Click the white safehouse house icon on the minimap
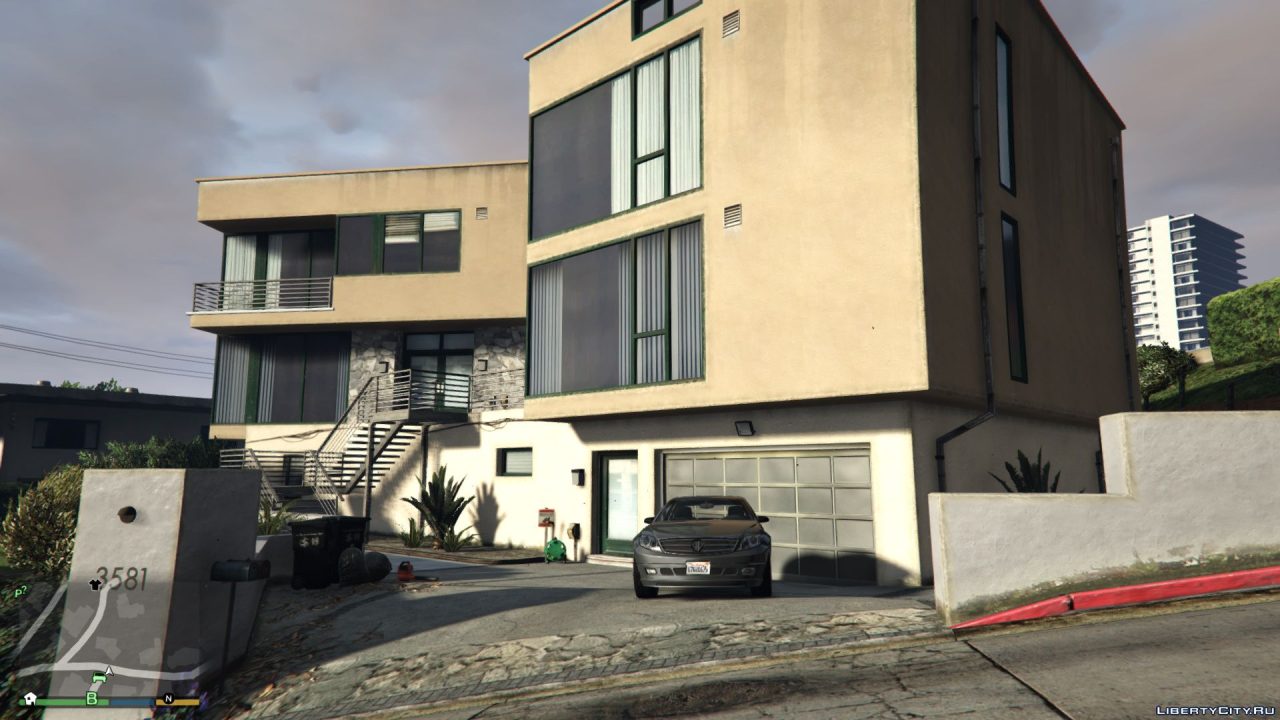 point(31,698)
